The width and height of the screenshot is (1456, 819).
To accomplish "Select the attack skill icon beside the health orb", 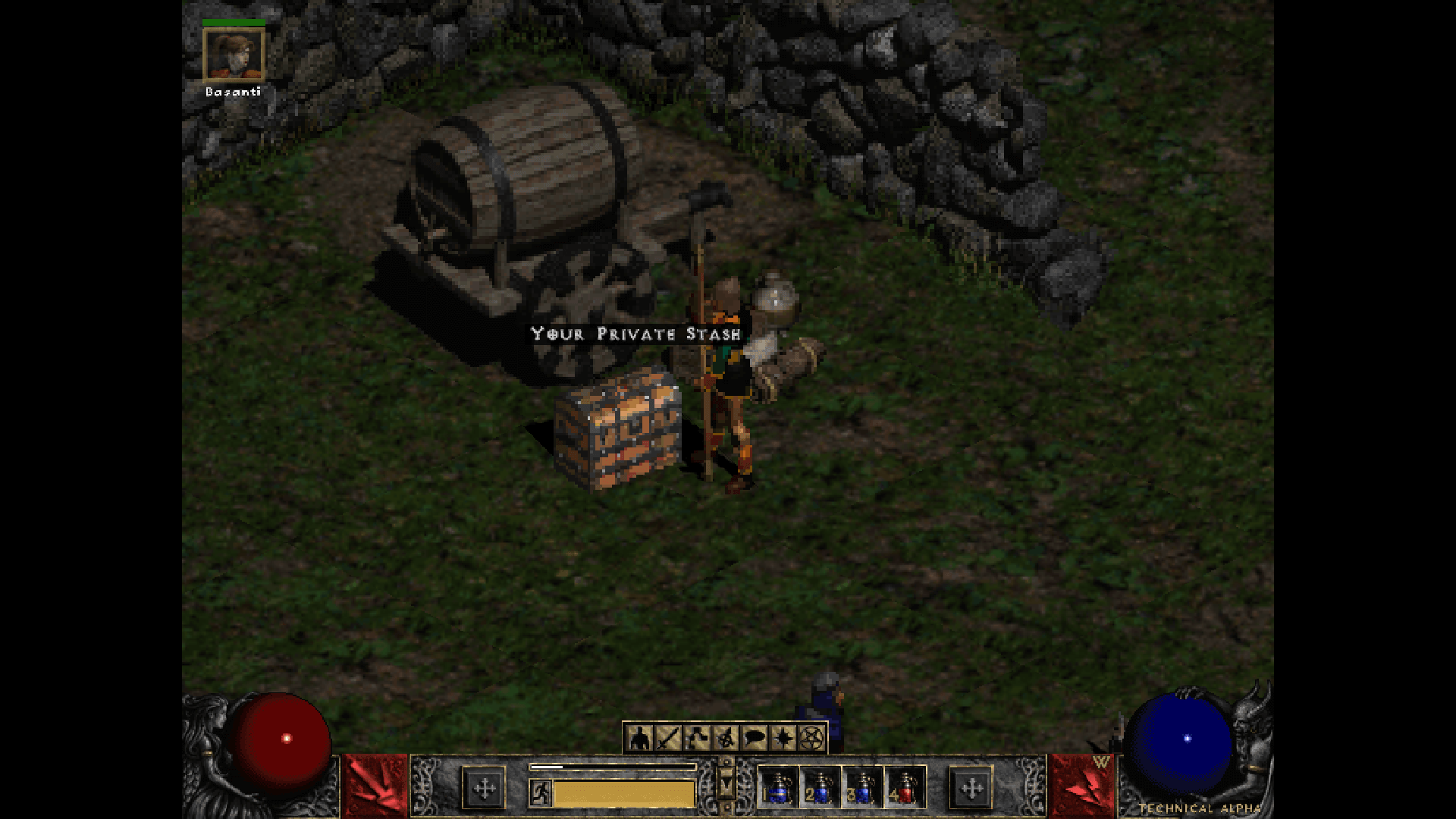I will tap(375, 786).
